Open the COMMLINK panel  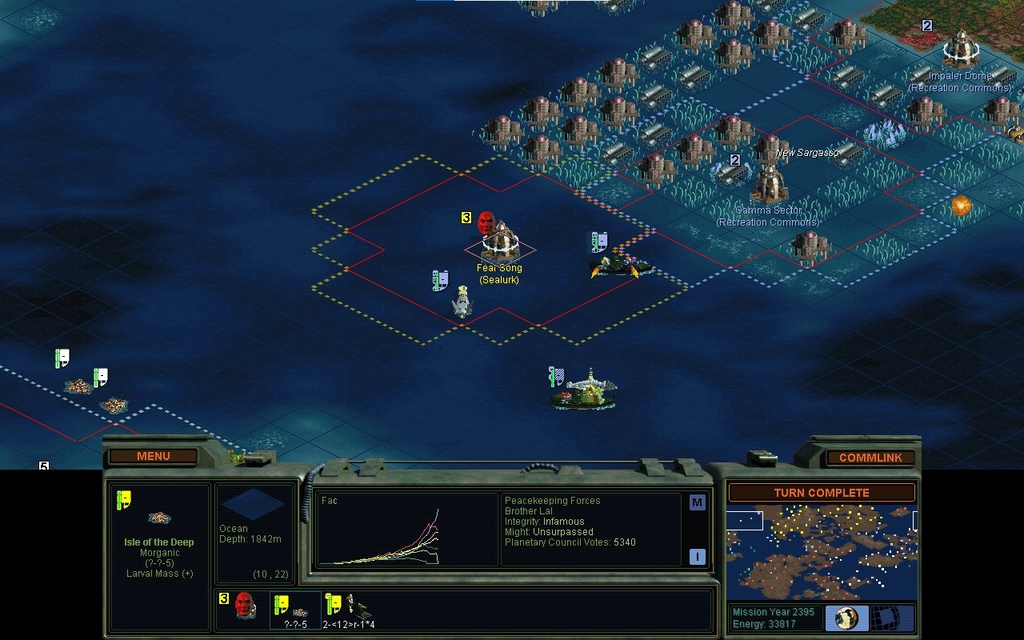click(869, 458)
